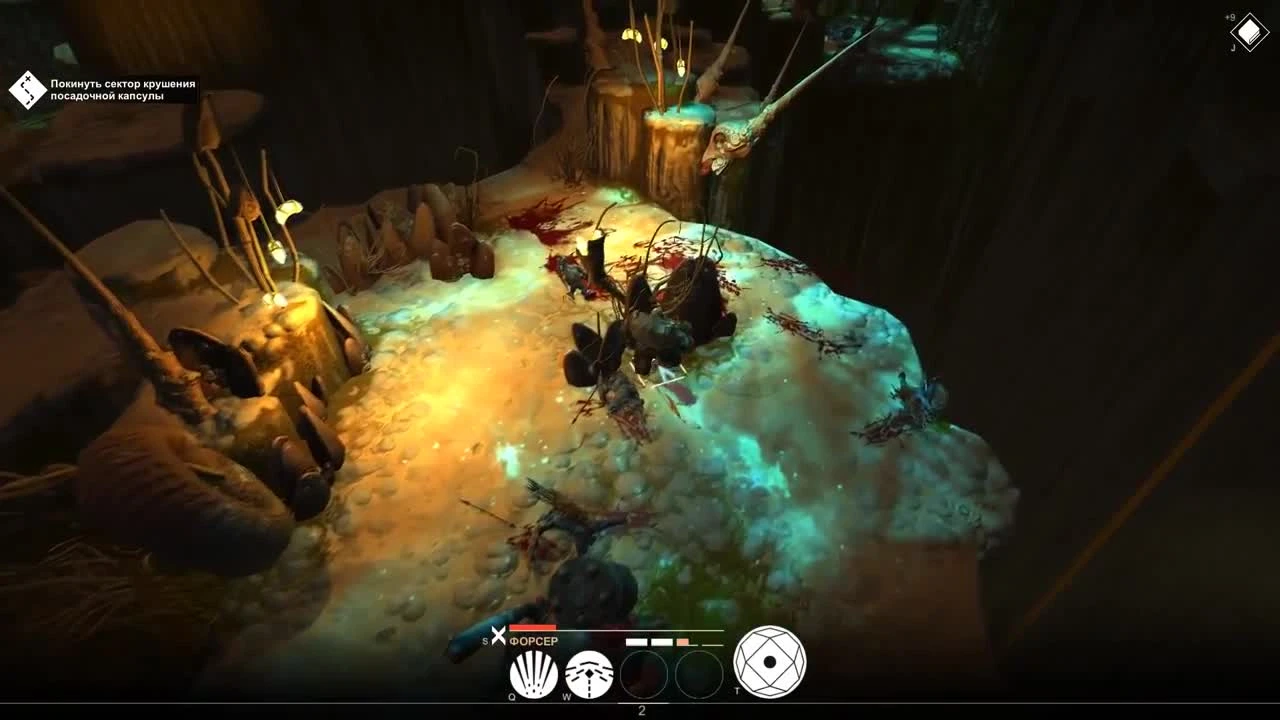Activate the T diamond ultimate ability icon
1280x720 pixels.
pos(771,661)
